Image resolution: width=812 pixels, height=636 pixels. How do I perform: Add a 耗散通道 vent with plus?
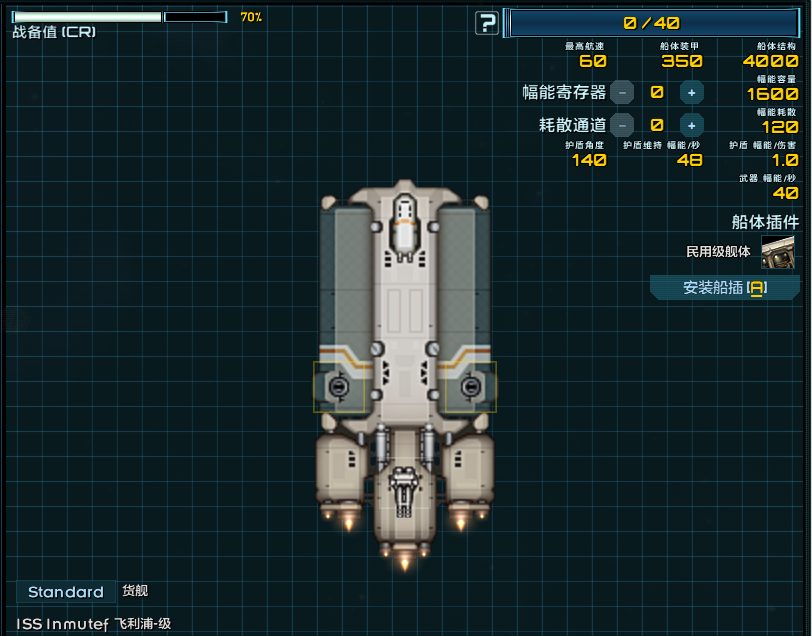[x=691, y=125]
